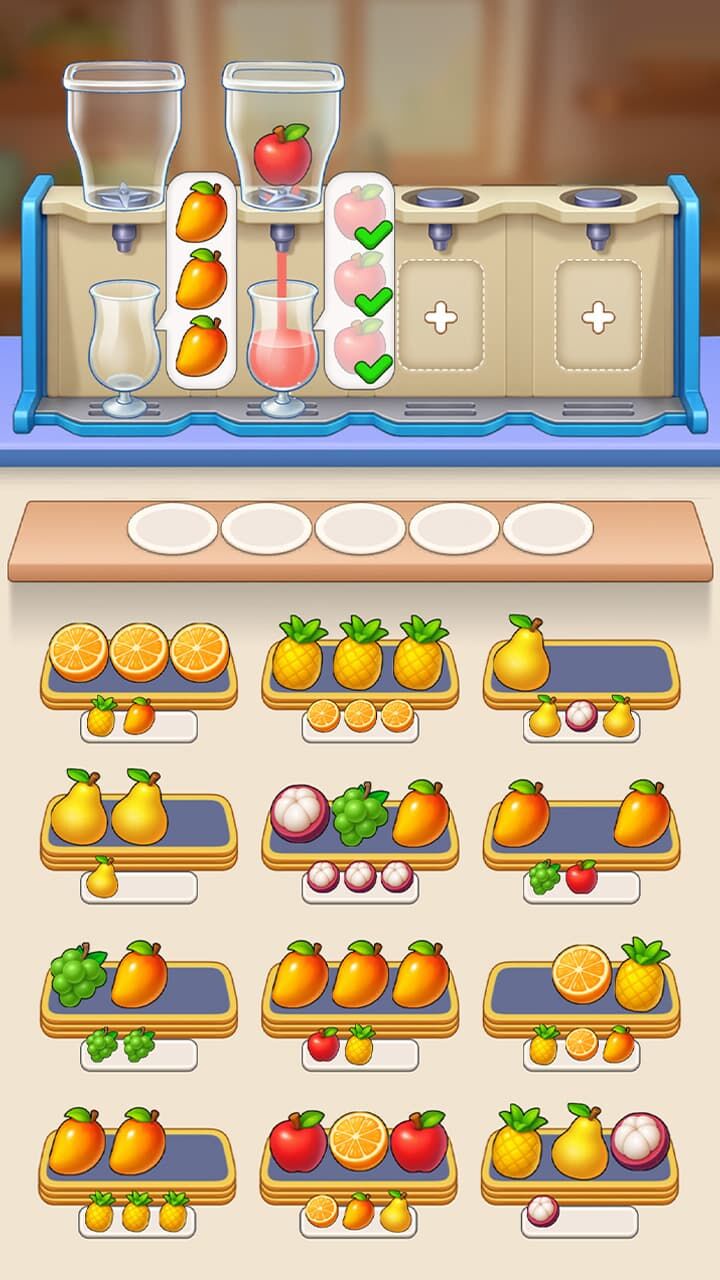Select the tray of three orange slices
Screen dimensions: 720x1280
139,665
